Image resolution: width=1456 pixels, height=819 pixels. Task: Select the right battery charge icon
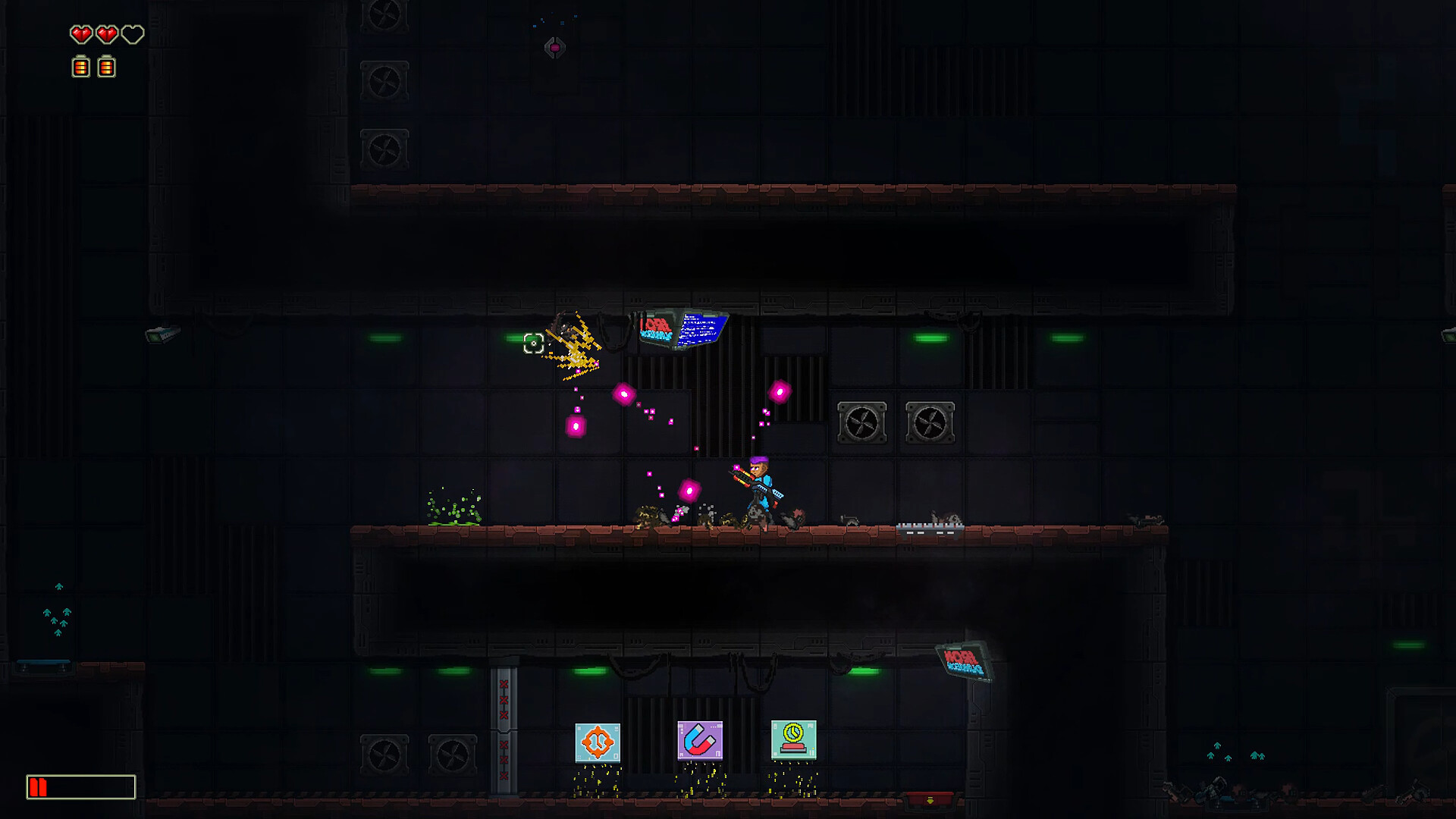coord(106,67)
